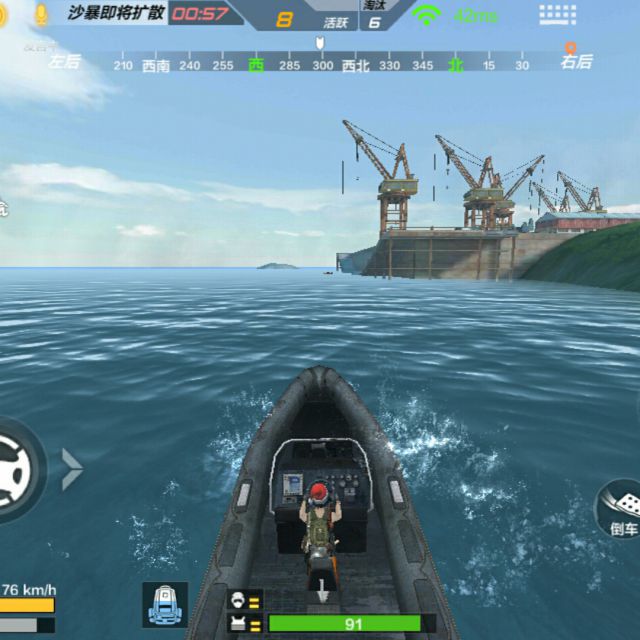This screenshot has height=640, width=640.
Task: Open the keyboard chat input button
Action: coord(557,15)
